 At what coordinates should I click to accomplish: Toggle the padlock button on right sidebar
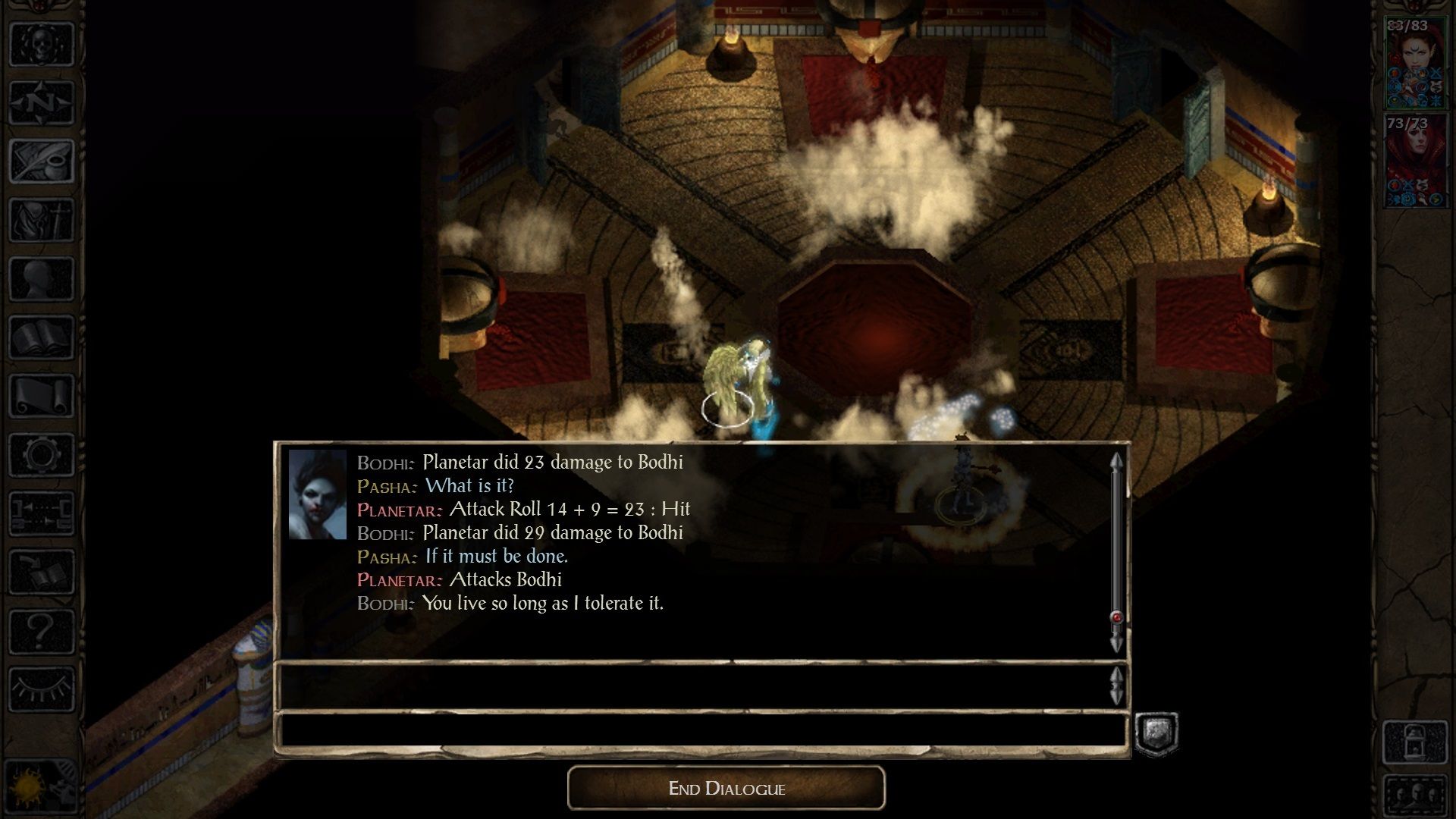pos(1416,742)
